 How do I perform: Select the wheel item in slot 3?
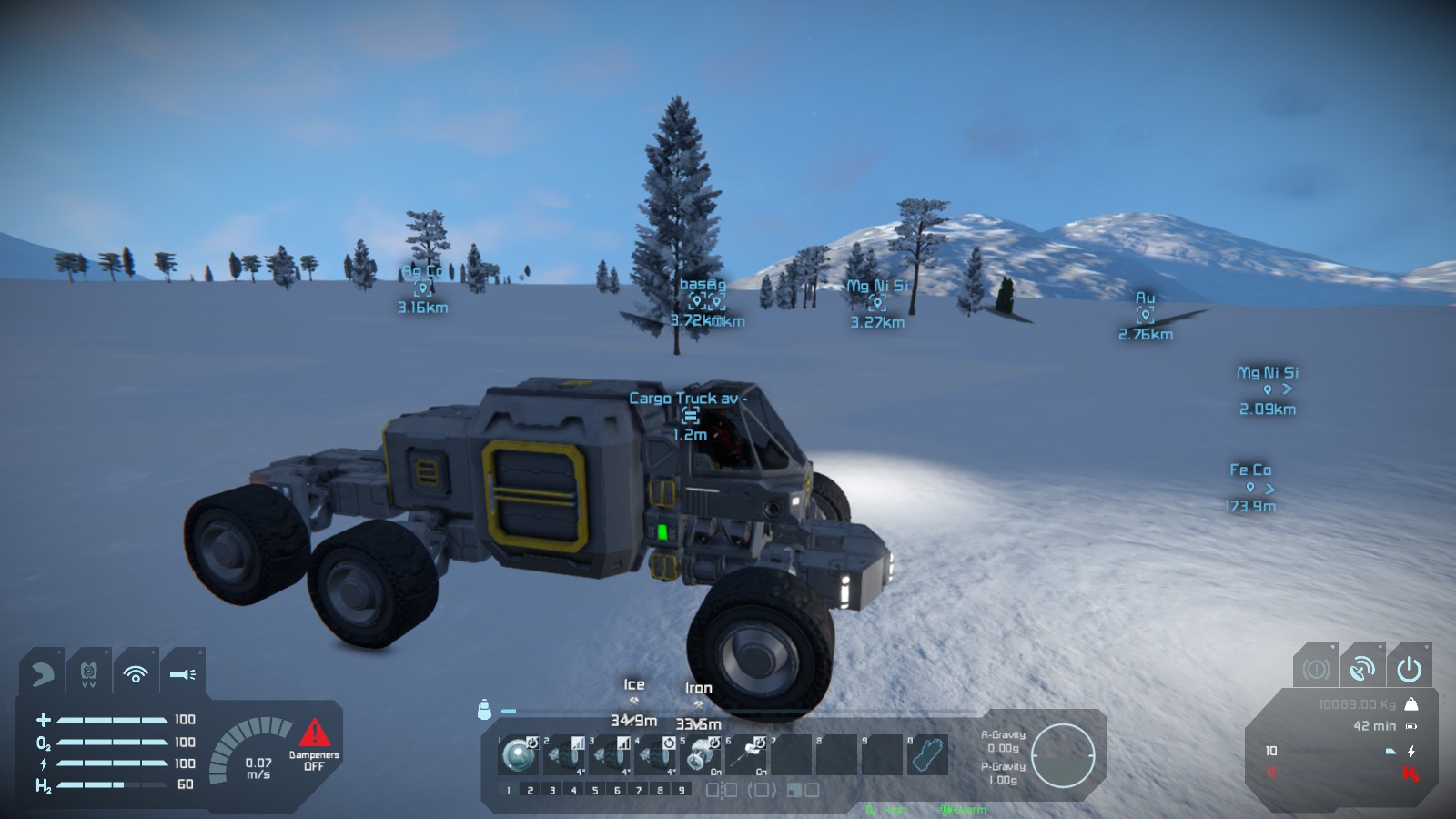(x=610, y=755)
